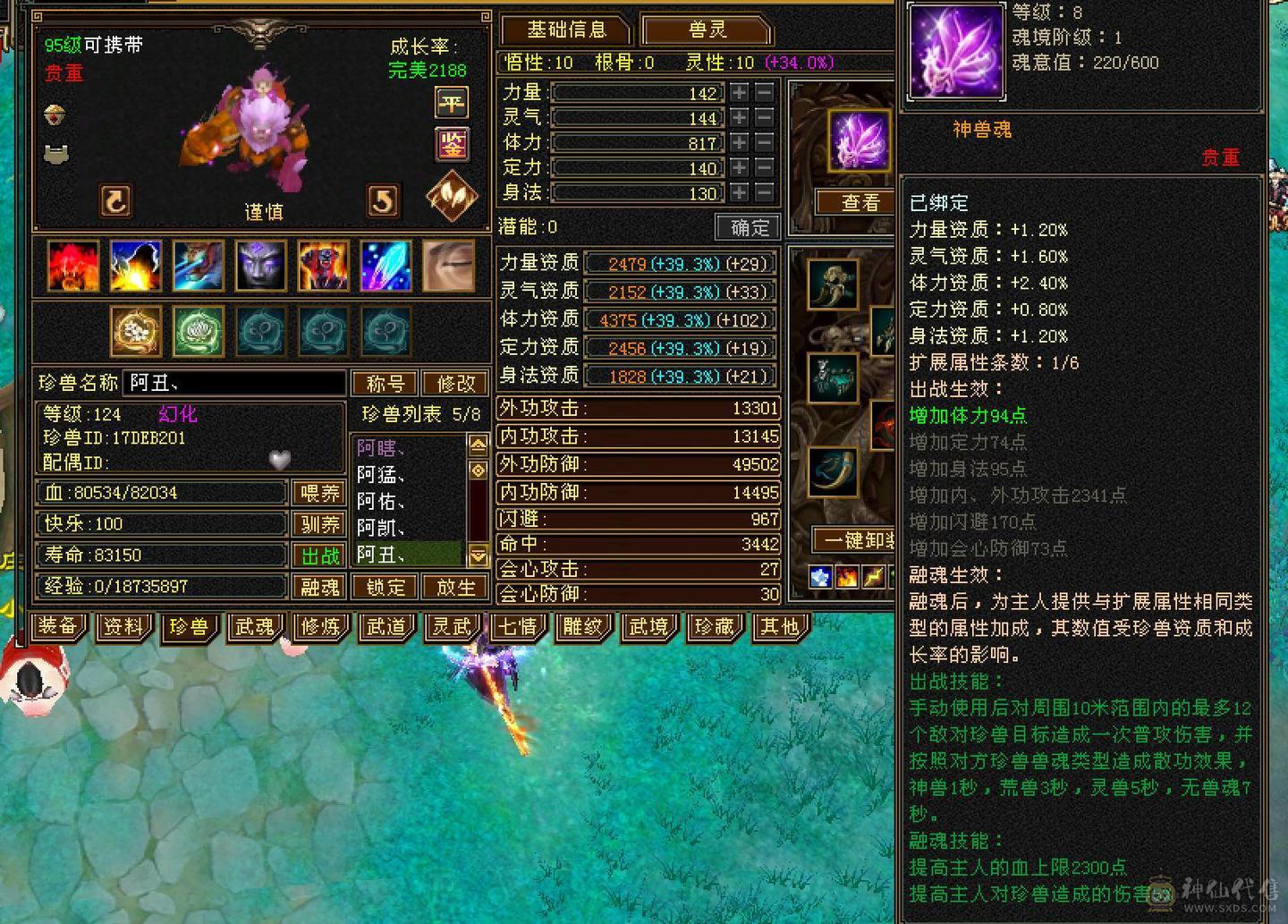Click the white flower soul orb slot
Screen dimensions: 1288x924
coord(135,330)
